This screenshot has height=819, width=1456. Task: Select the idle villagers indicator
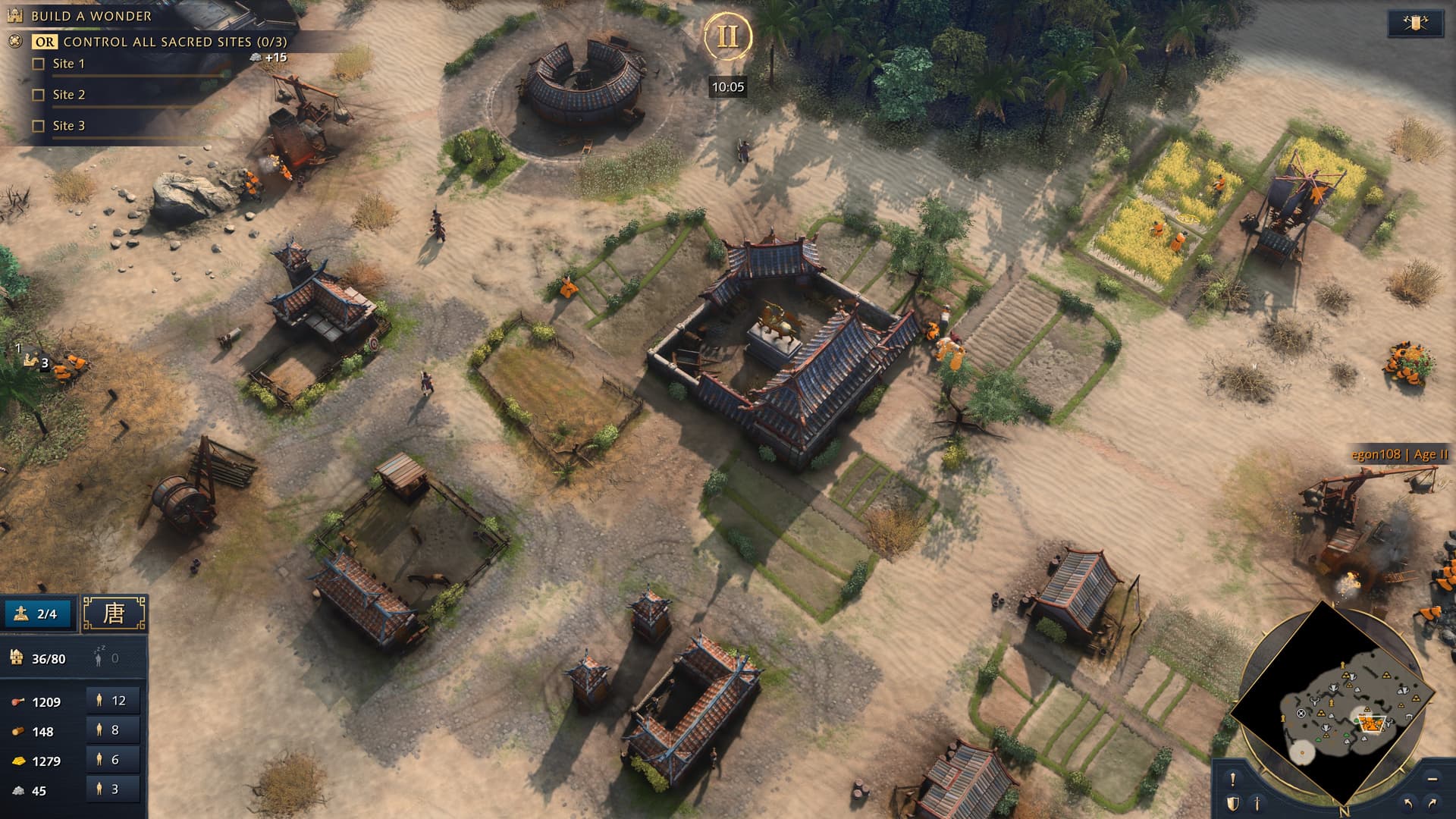pyautogui.click(x=106, y=658)
